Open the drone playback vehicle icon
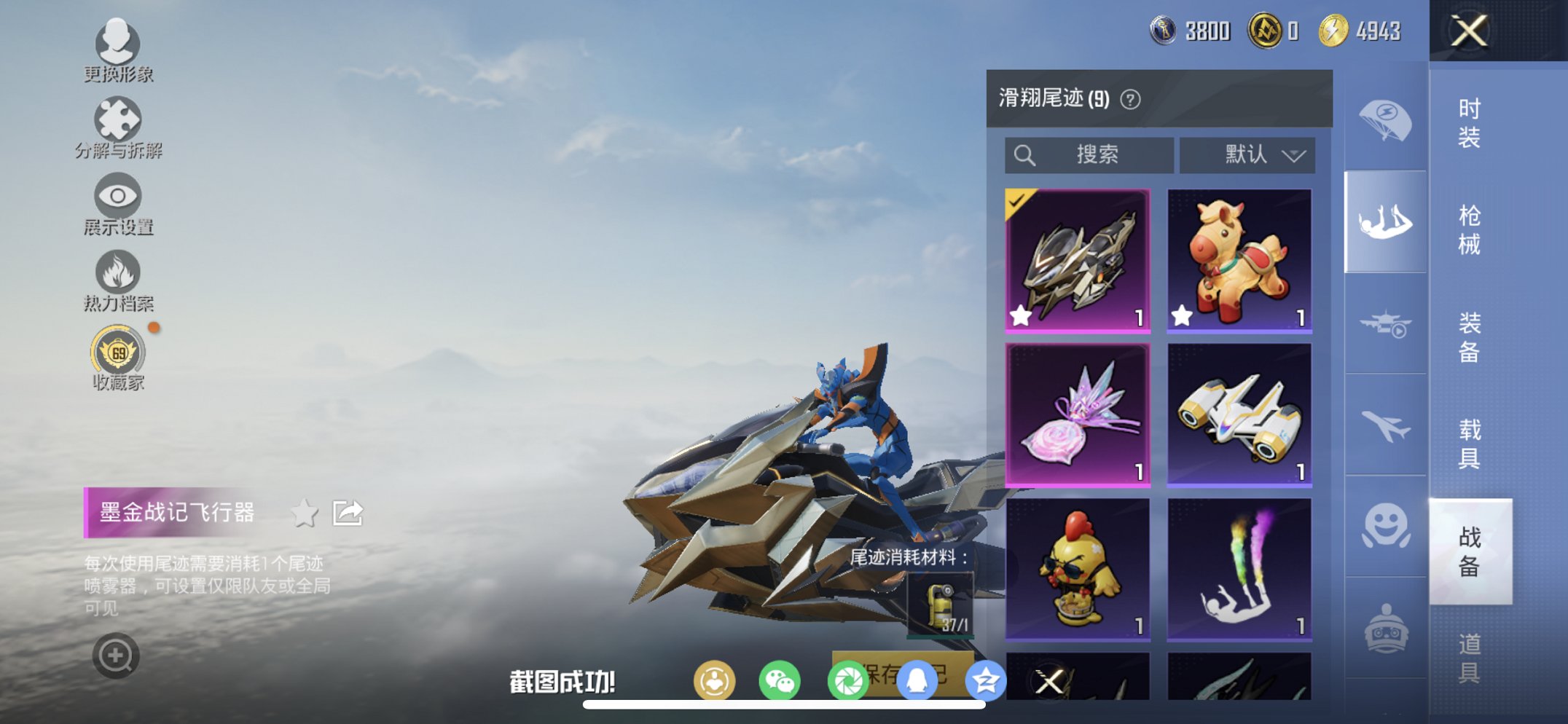Image resolution: width=1568 pixels, height=724 pixels. (1384, 323)
